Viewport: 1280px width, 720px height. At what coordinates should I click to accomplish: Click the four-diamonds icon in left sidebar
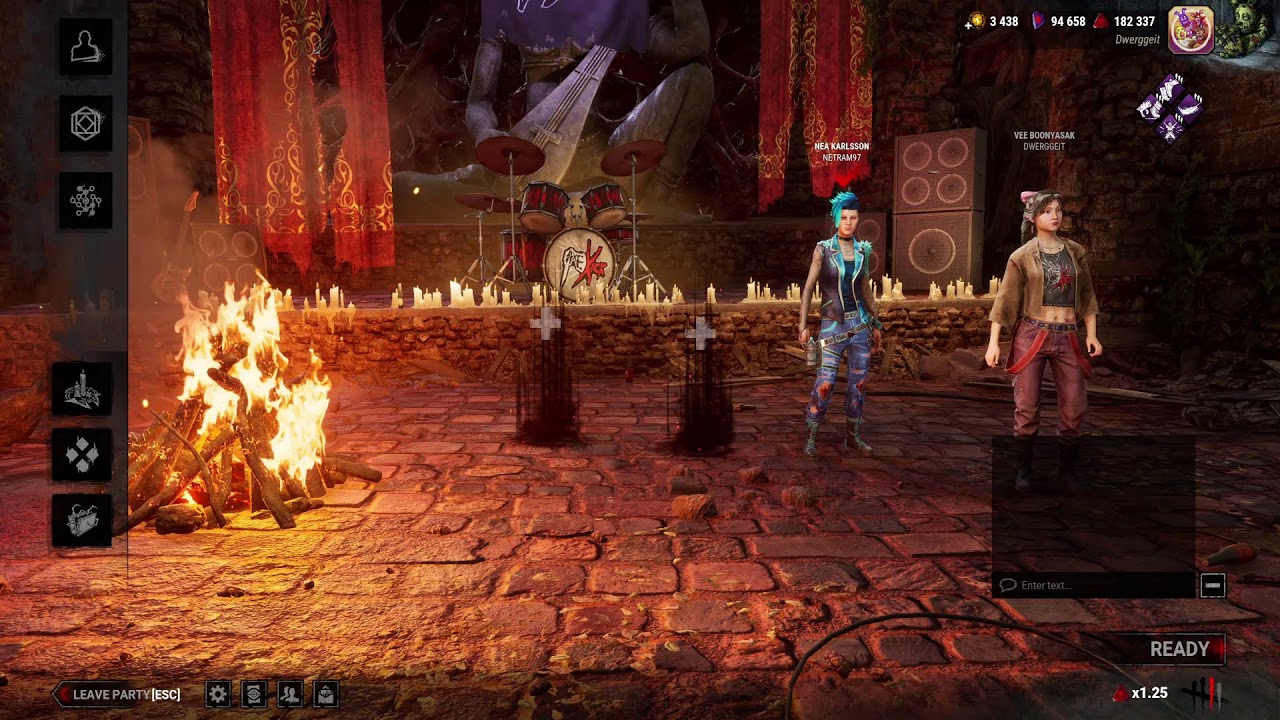(x=82, y=455)
